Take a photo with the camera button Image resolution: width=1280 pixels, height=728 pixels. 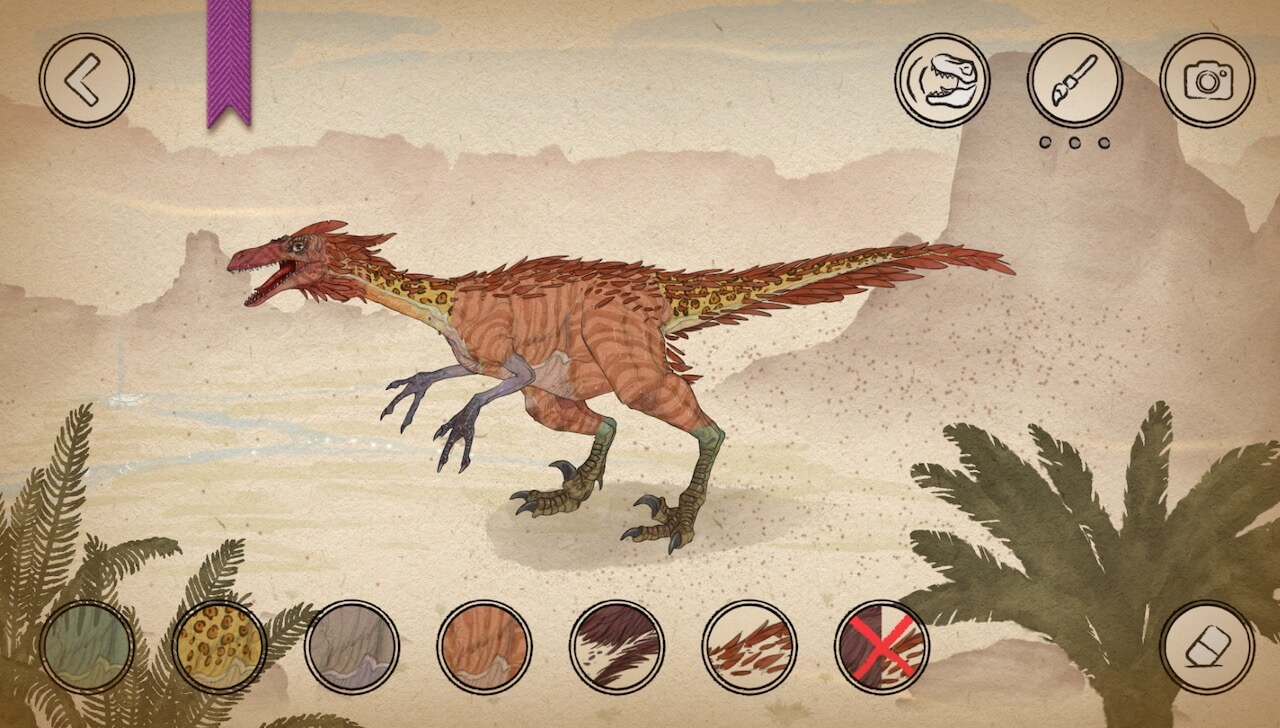(1208, 81)
